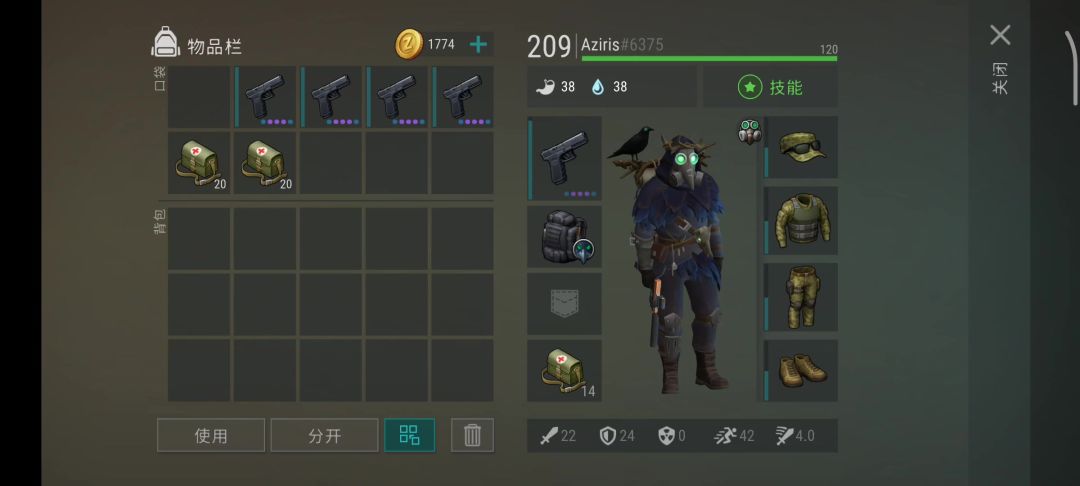Viewport: 1080px width, 486px height.
Task: Select the equipped pistol weapon slot
Action: (565, 159)
